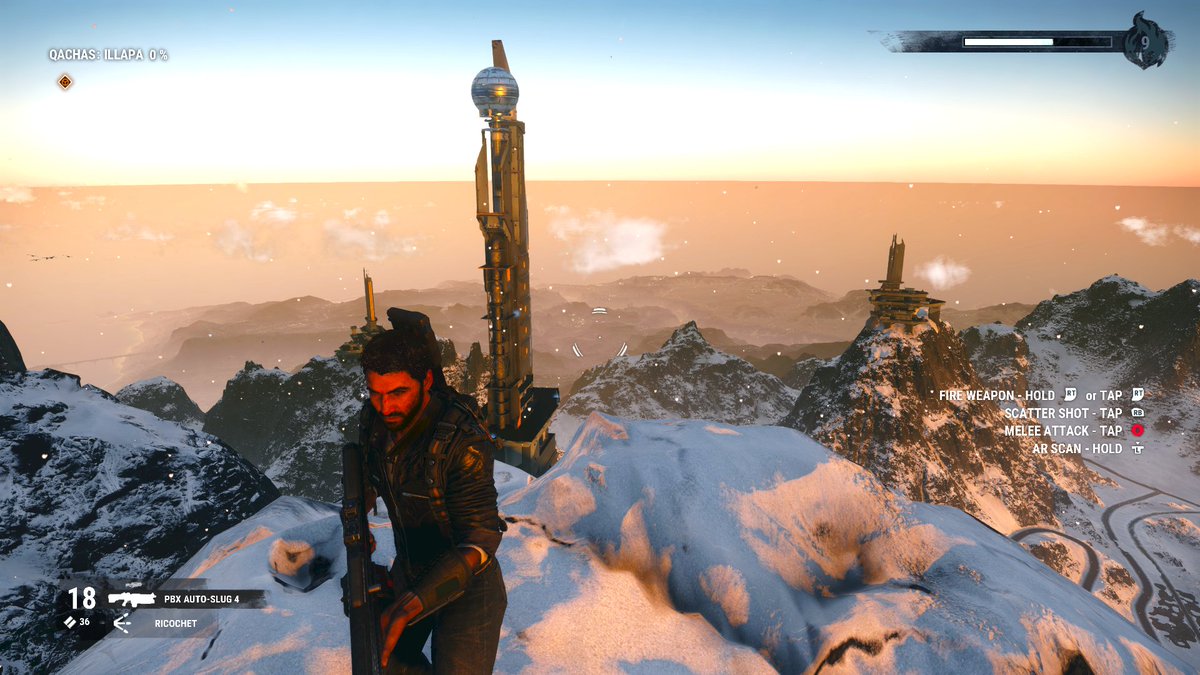The width and height of the screenshot is (1200, 675).
Task: Click the chaos level 9 emblem
Action: point(1146,41)
